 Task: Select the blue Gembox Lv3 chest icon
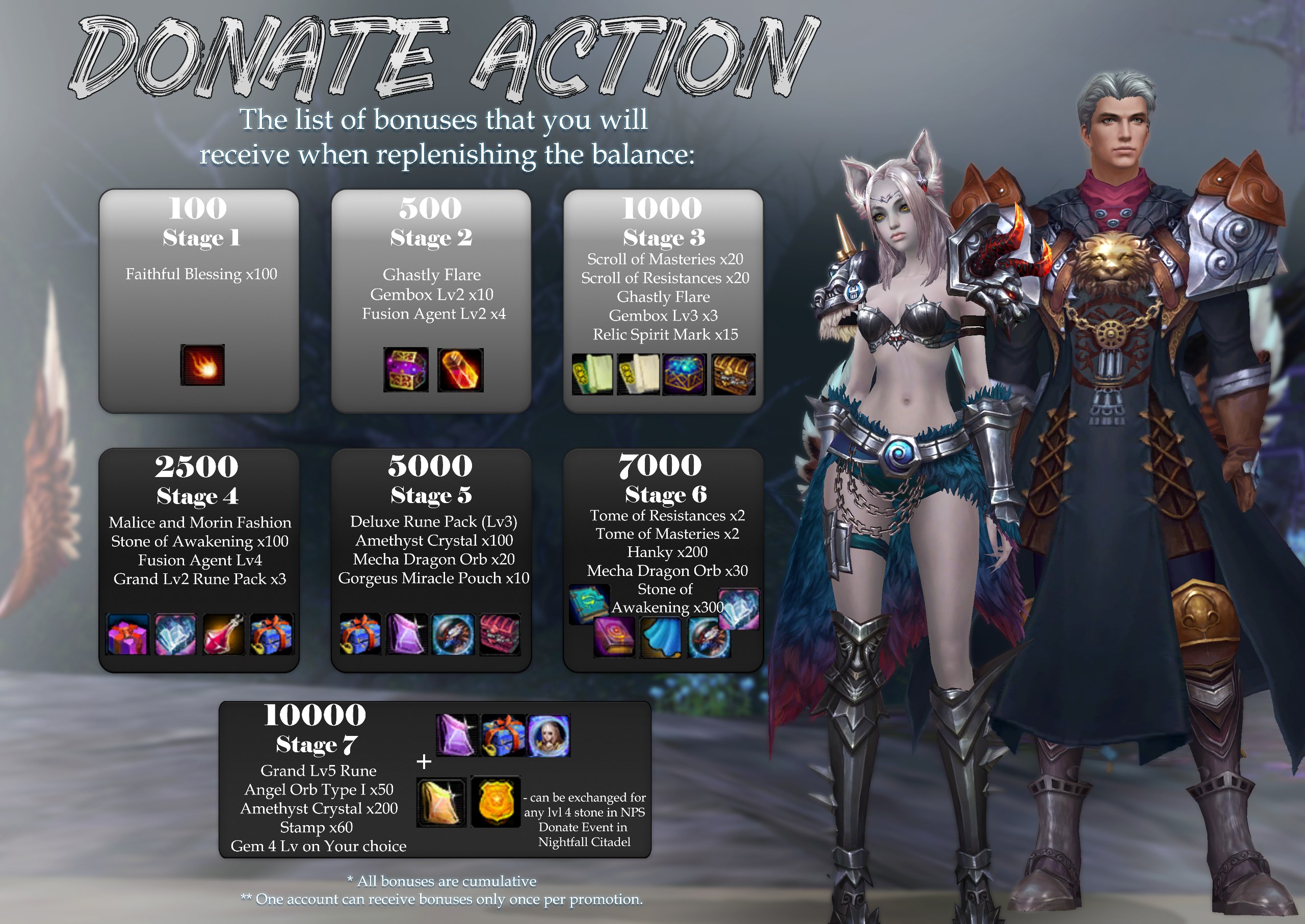coord(685,374)
